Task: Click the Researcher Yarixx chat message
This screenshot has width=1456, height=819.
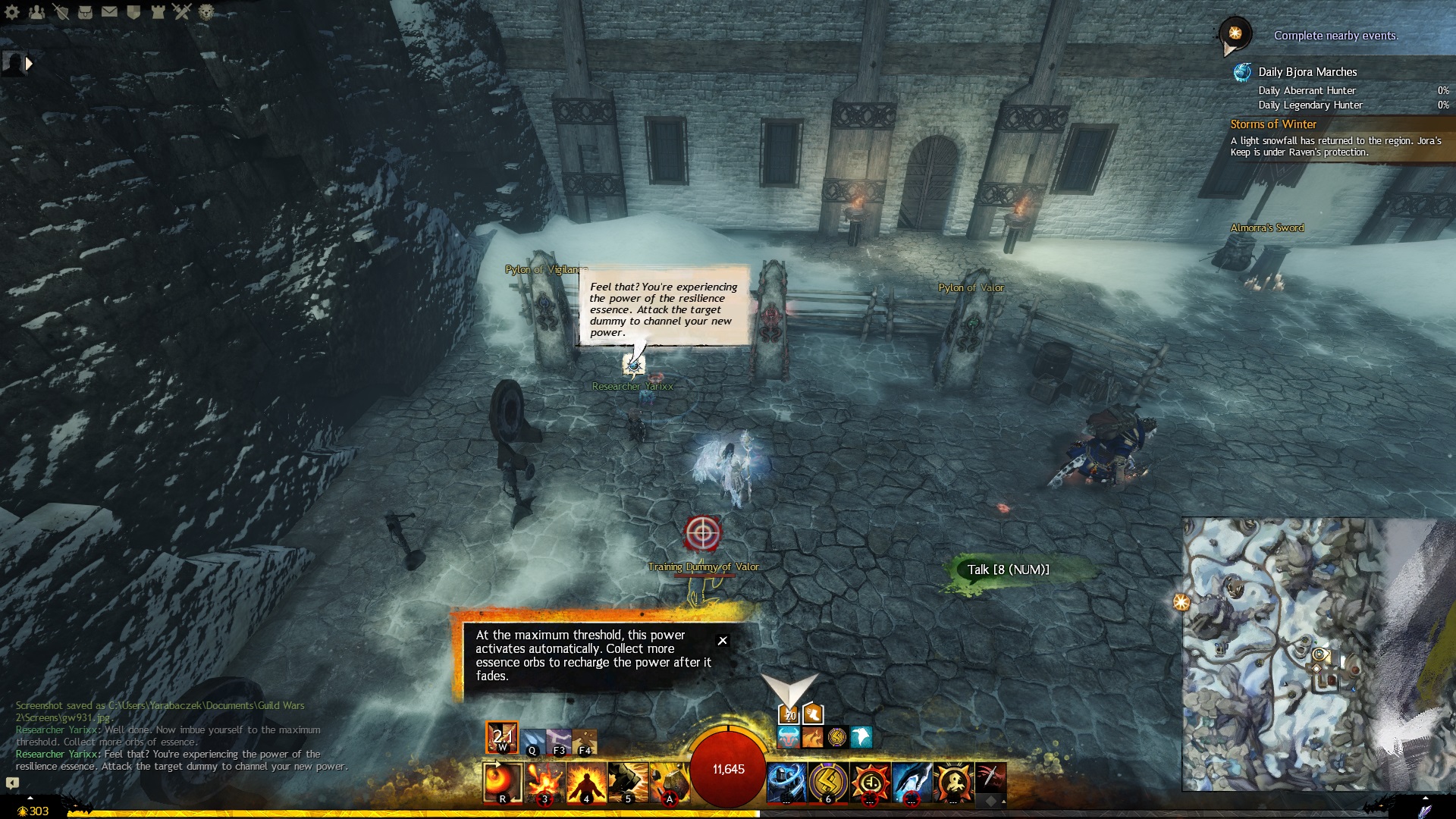Action: coord(182,760)
